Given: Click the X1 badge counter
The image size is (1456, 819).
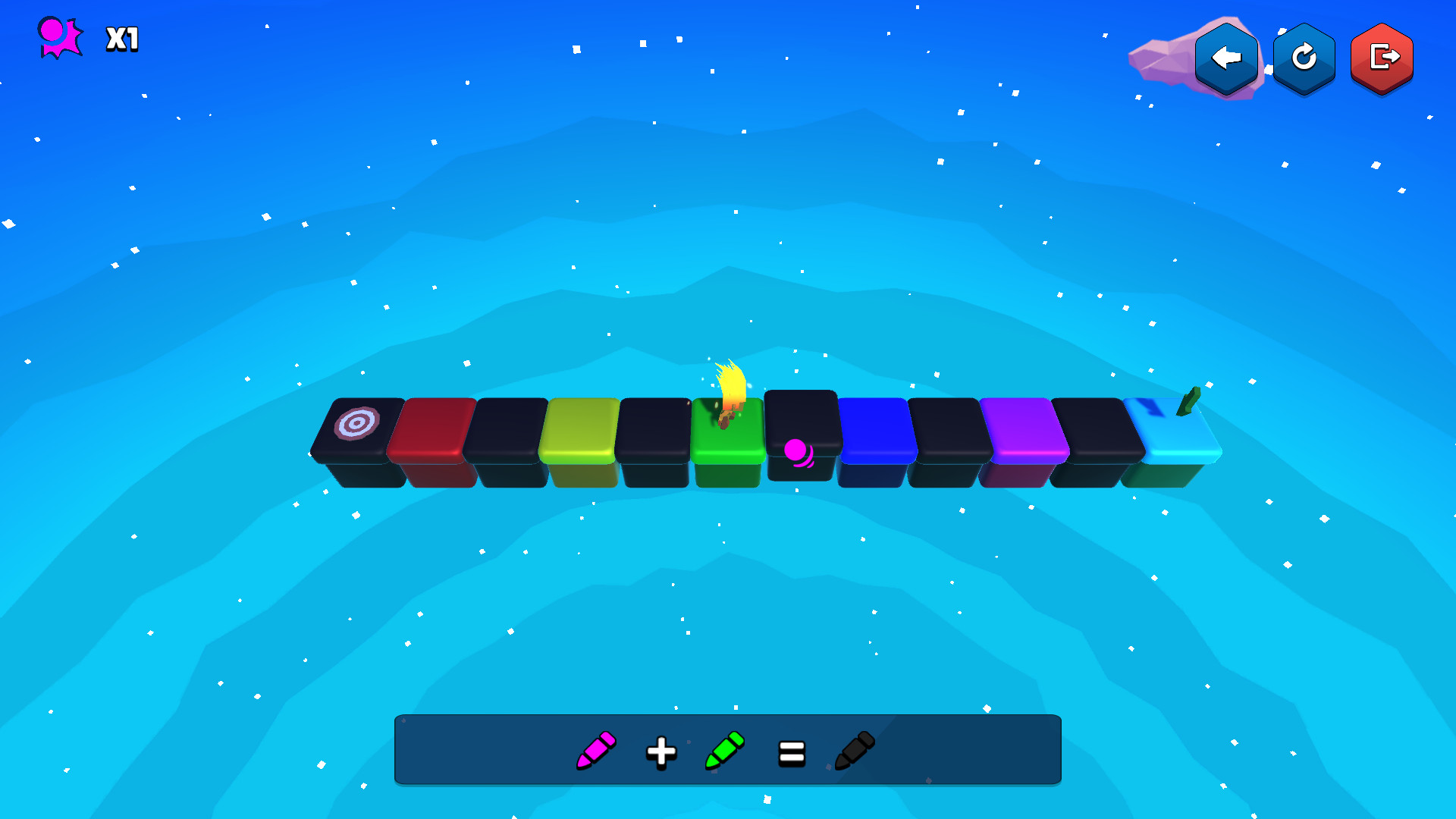Looking at the screenshot, I should [x=121, y=39].
